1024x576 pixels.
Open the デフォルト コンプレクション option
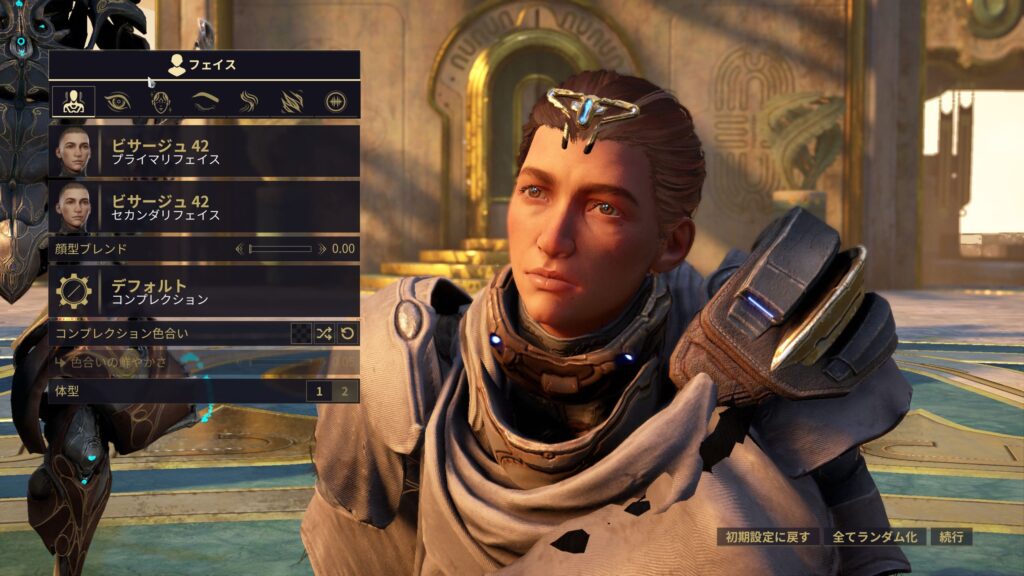point(204,291)
